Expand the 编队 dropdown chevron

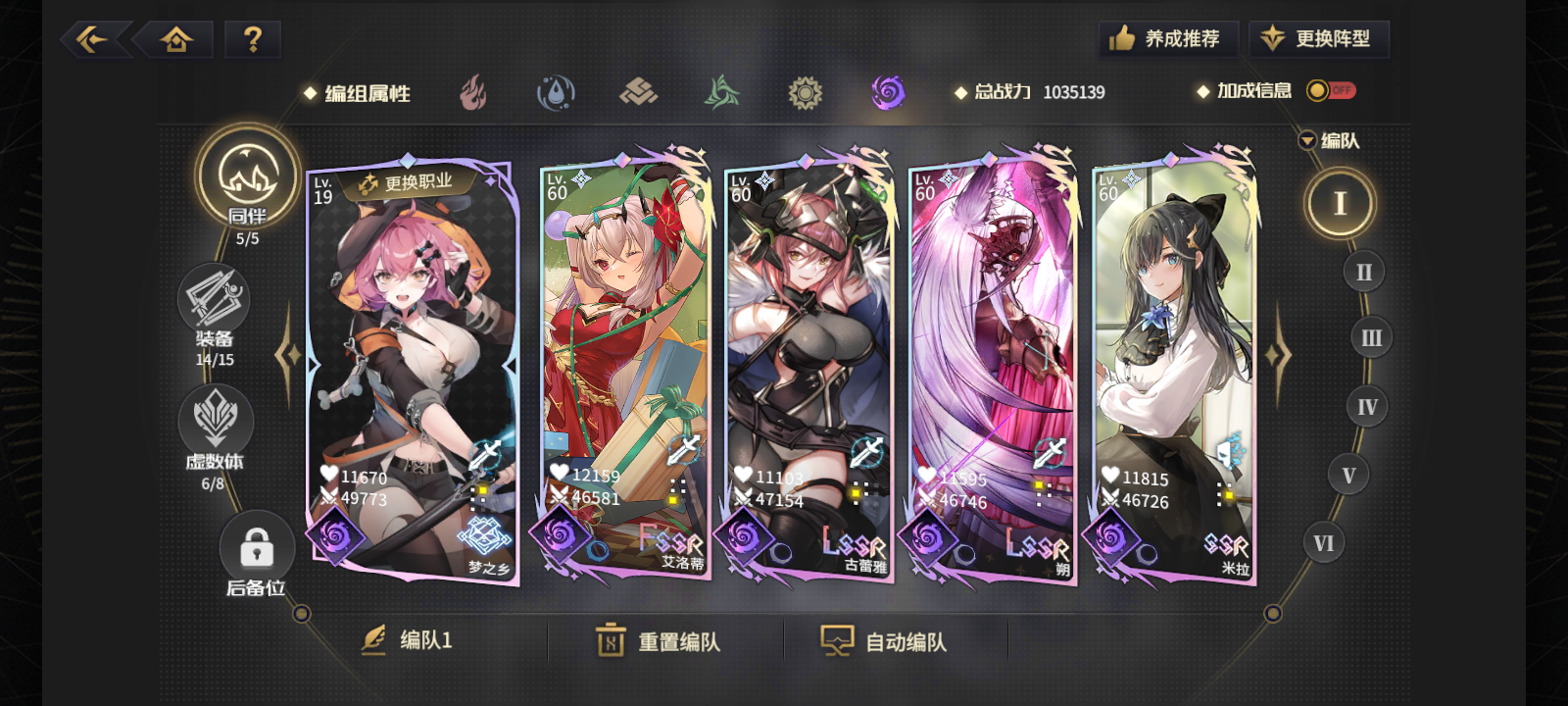[1307, 139]
